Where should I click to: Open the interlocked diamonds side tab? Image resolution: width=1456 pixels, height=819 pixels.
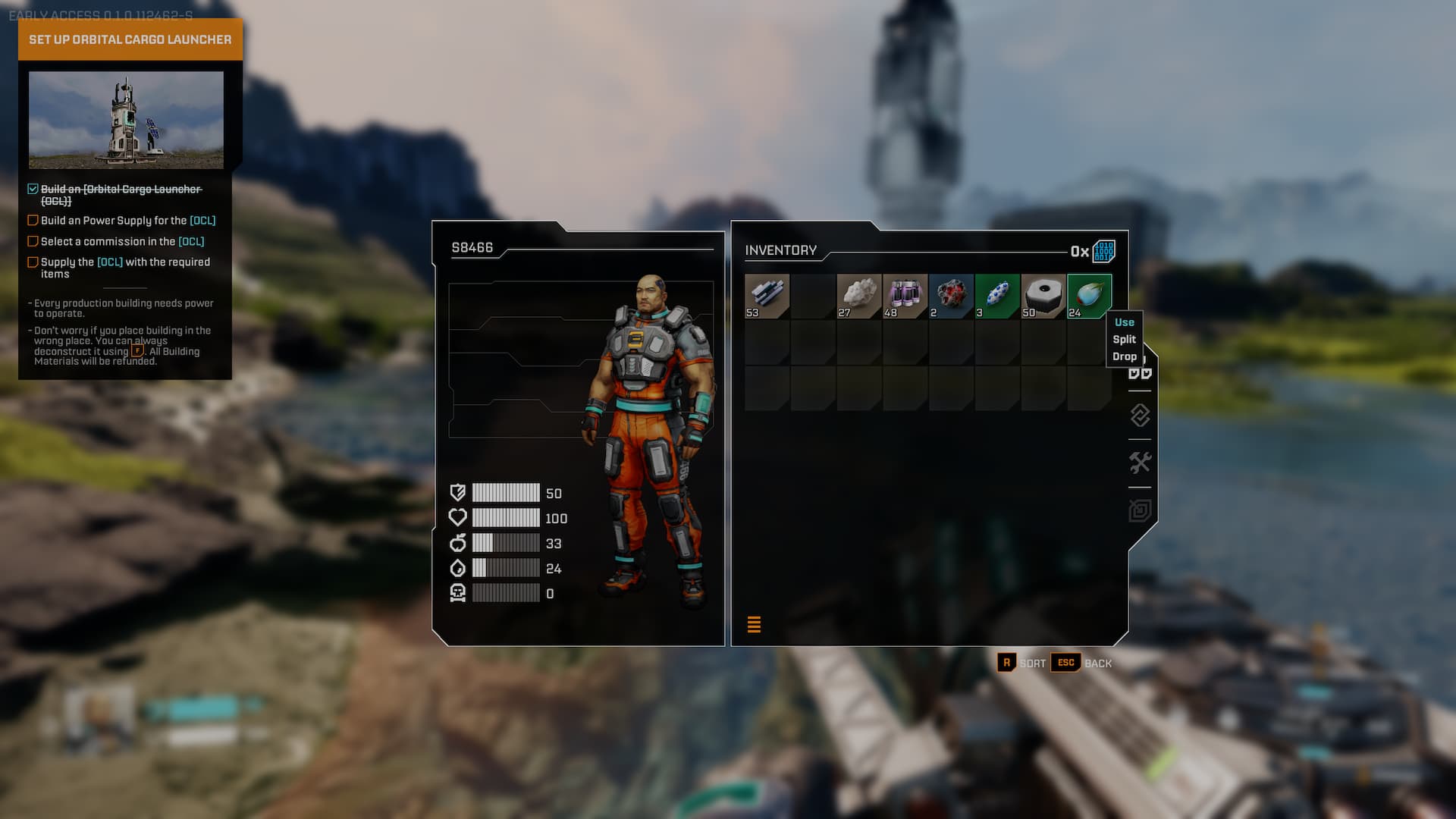pos(1140,416)
